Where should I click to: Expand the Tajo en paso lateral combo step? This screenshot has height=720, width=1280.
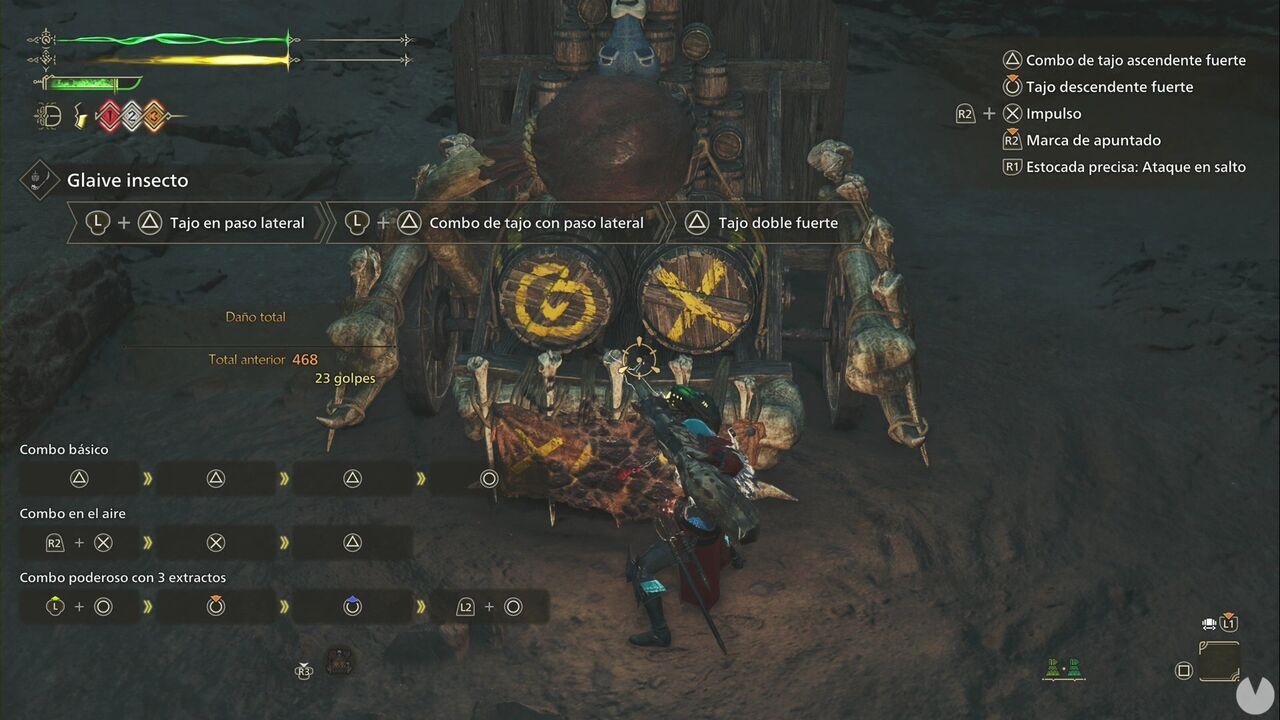(200, 222)
